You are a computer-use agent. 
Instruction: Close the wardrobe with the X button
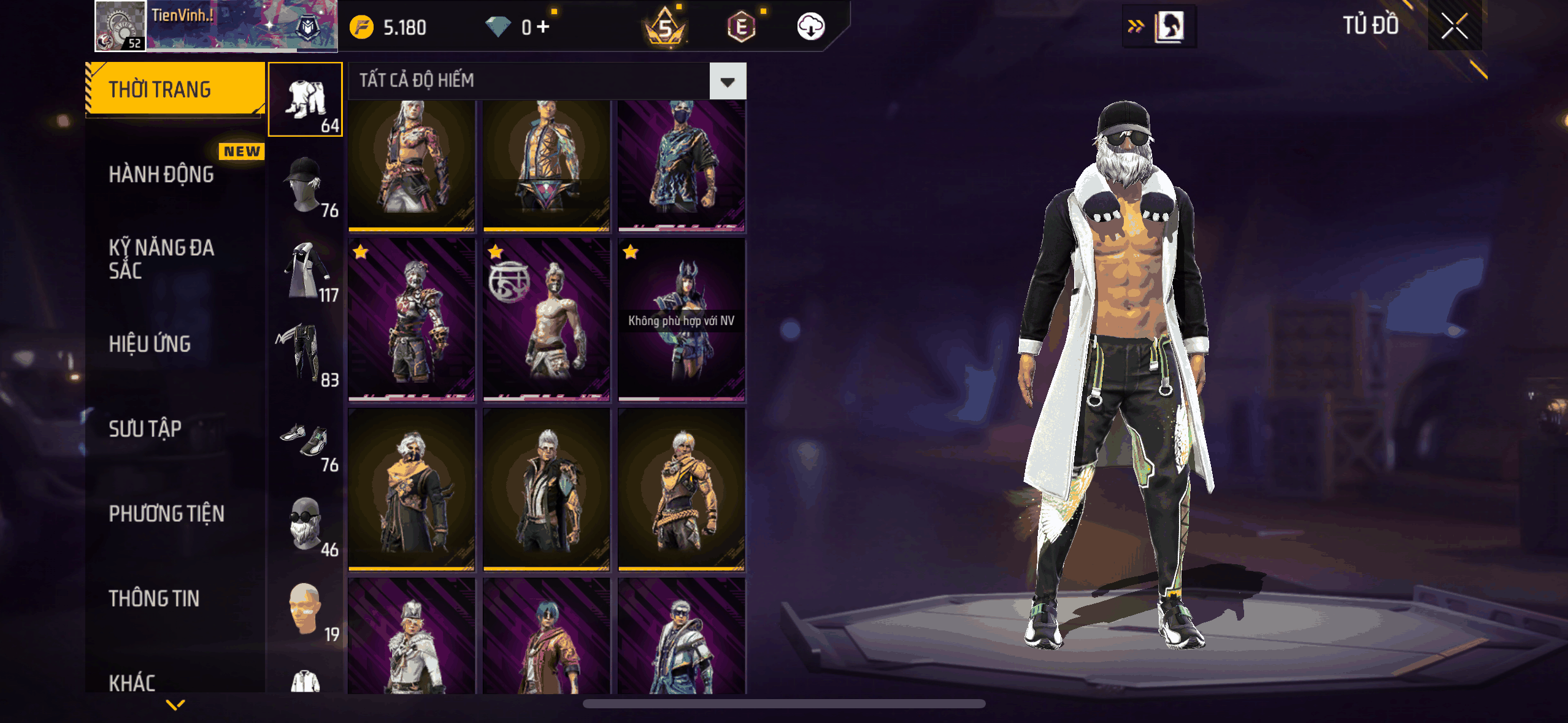(x=1454, y=26)
